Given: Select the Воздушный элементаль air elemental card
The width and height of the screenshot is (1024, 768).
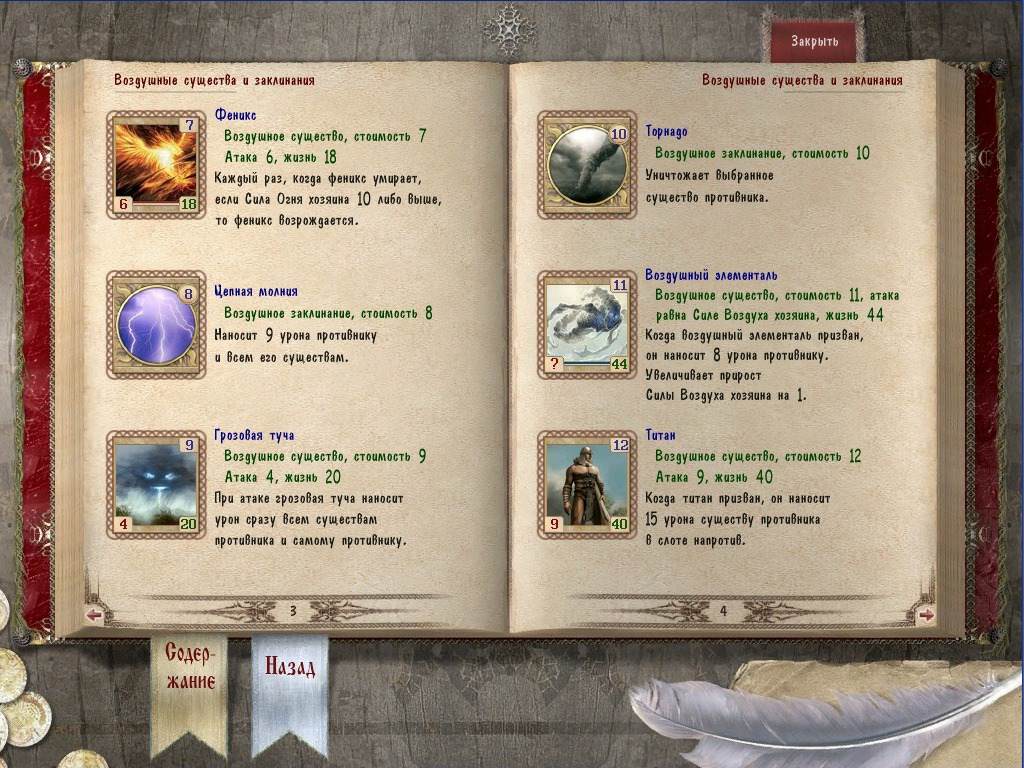Looking at the screenshot, I should 587,323.
